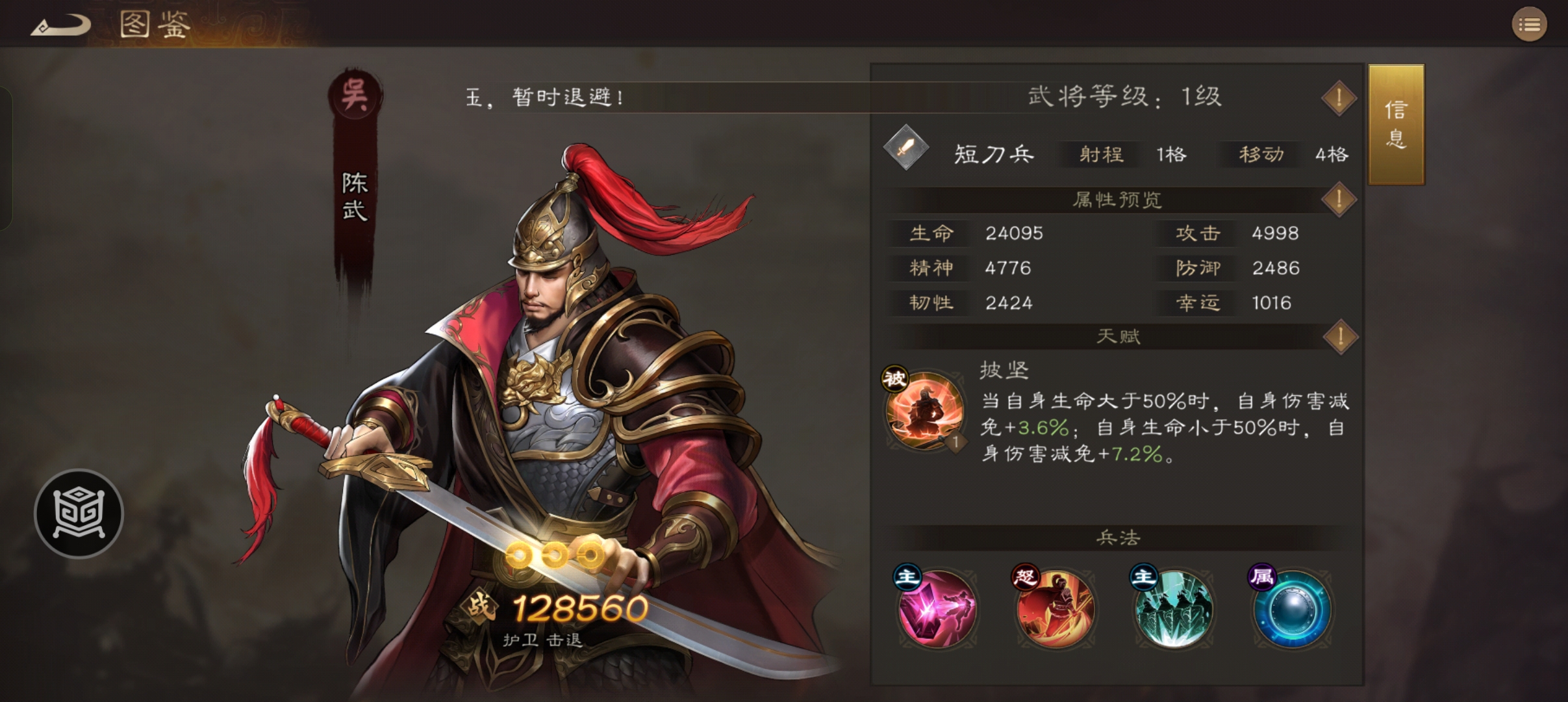View the purple 属 attribute orb tactic
This screenshot has height=702, width=1568.
[x=1294, y=609]
